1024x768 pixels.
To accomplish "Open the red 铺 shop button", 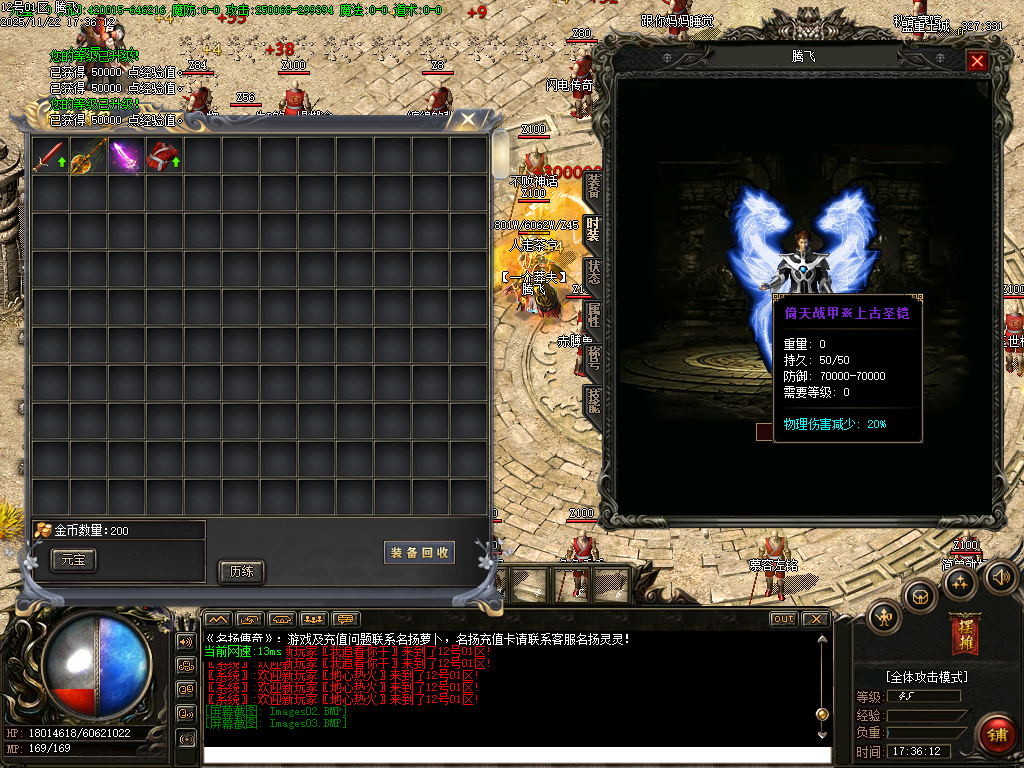I will [x=995, y=735].
